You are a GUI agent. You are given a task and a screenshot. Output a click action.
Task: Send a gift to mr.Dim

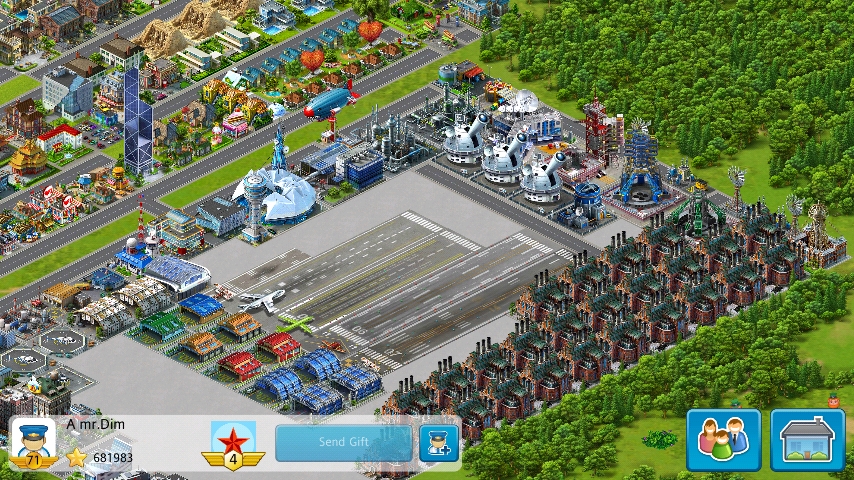pos(343,442)
